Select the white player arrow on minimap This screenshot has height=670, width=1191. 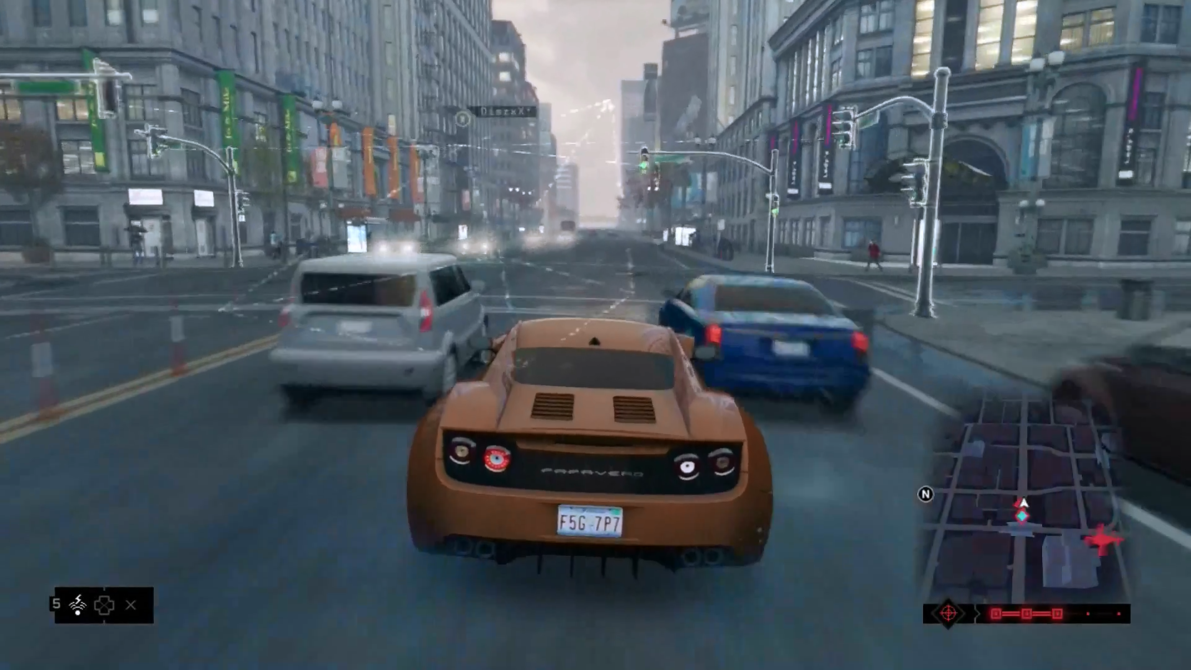pyautogui.click(x=1022, y=504)
